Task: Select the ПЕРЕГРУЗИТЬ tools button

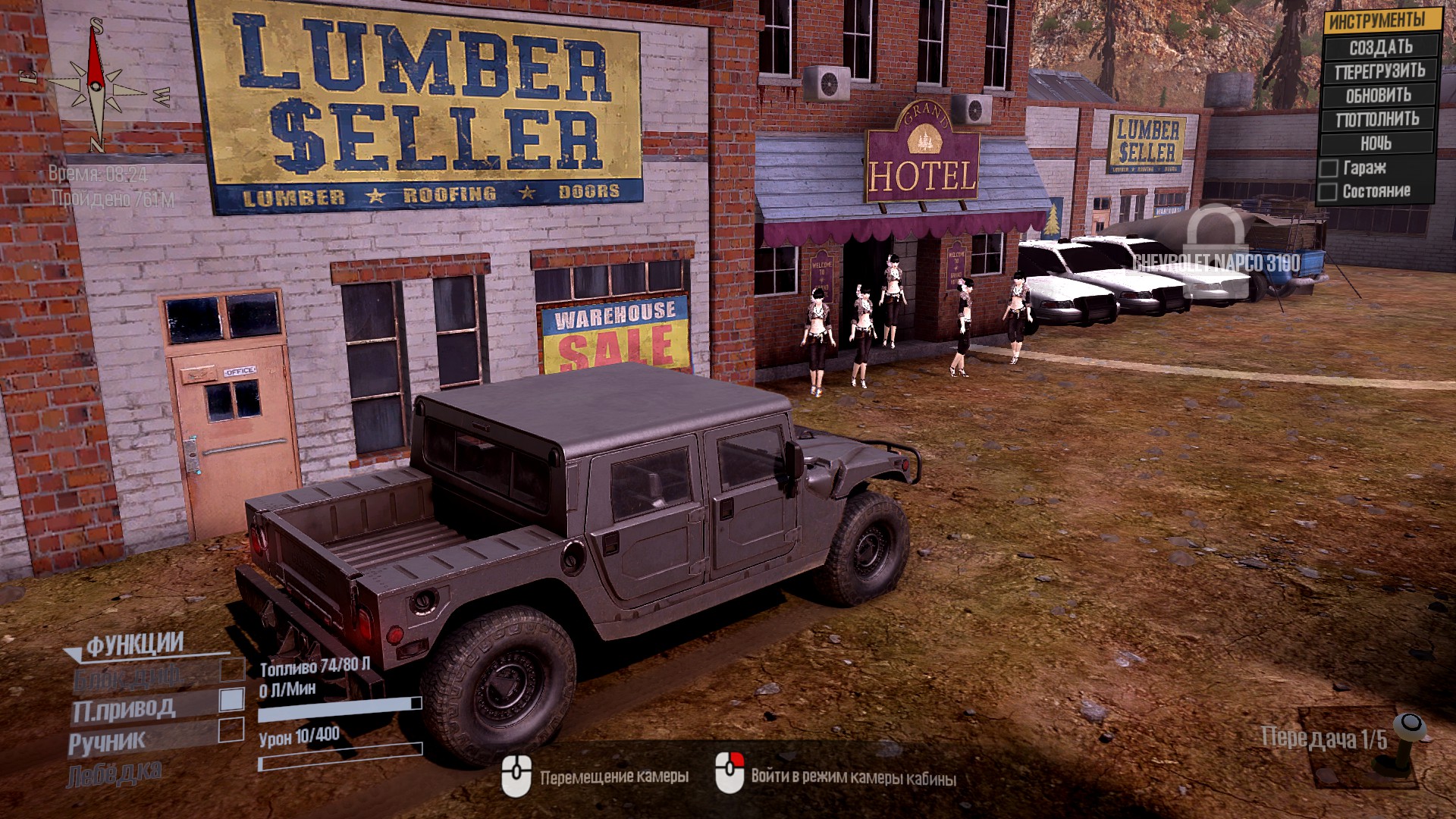Action: tap(1380, 71)
